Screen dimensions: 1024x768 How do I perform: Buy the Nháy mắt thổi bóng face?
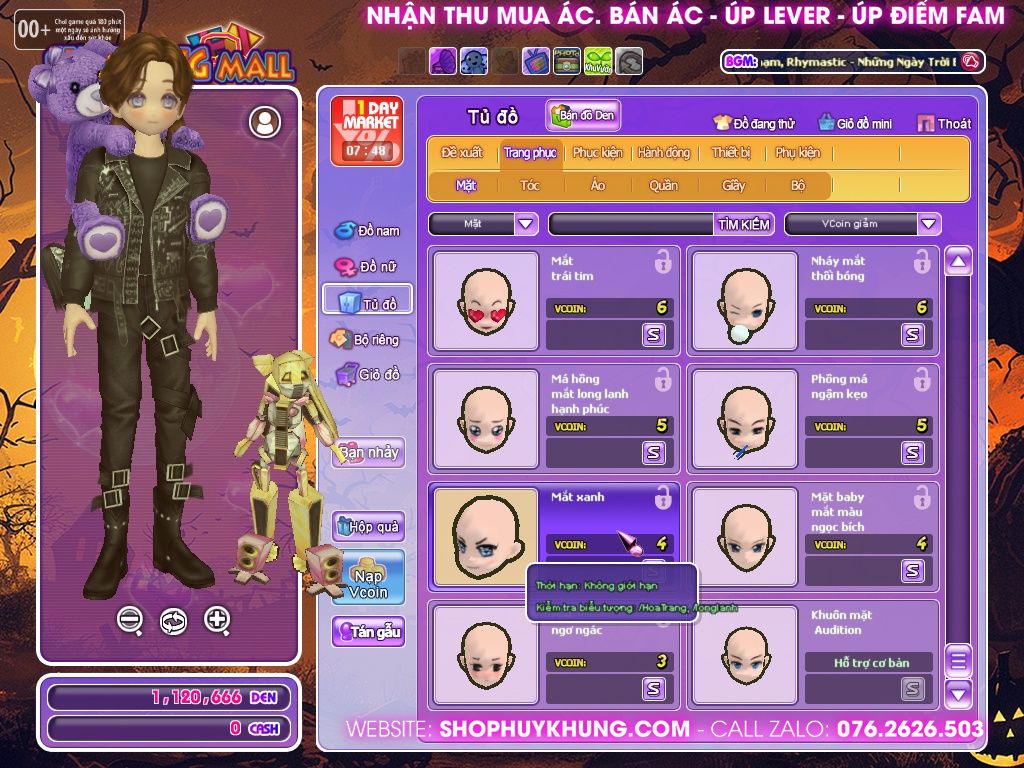912,335
